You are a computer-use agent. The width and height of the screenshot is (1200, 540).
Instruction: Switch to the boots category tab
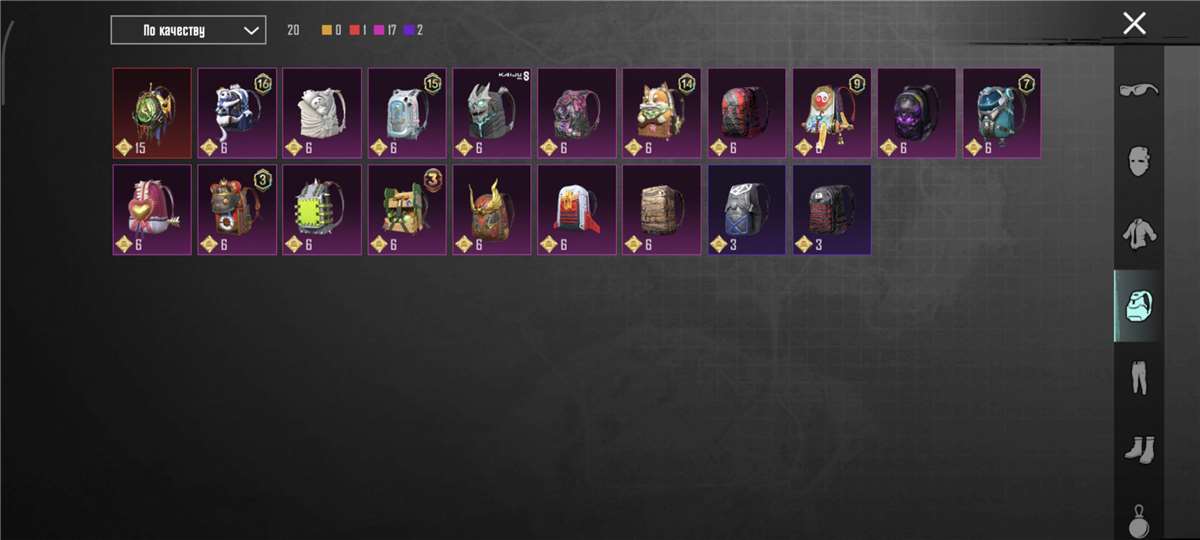pyautogui.click(x=1138, y=446)
